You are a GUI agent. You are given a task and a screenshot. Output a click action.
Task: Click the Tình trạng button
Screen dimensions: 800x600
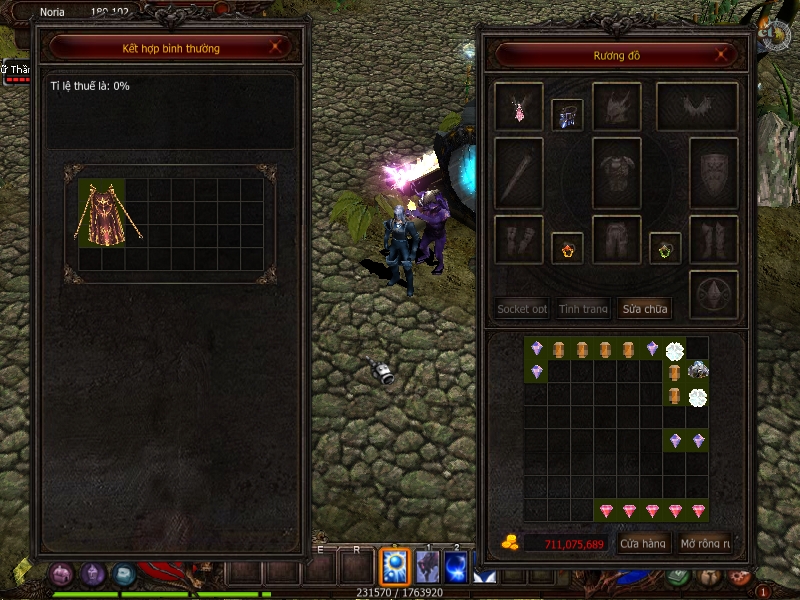click(x=583, y=309)
